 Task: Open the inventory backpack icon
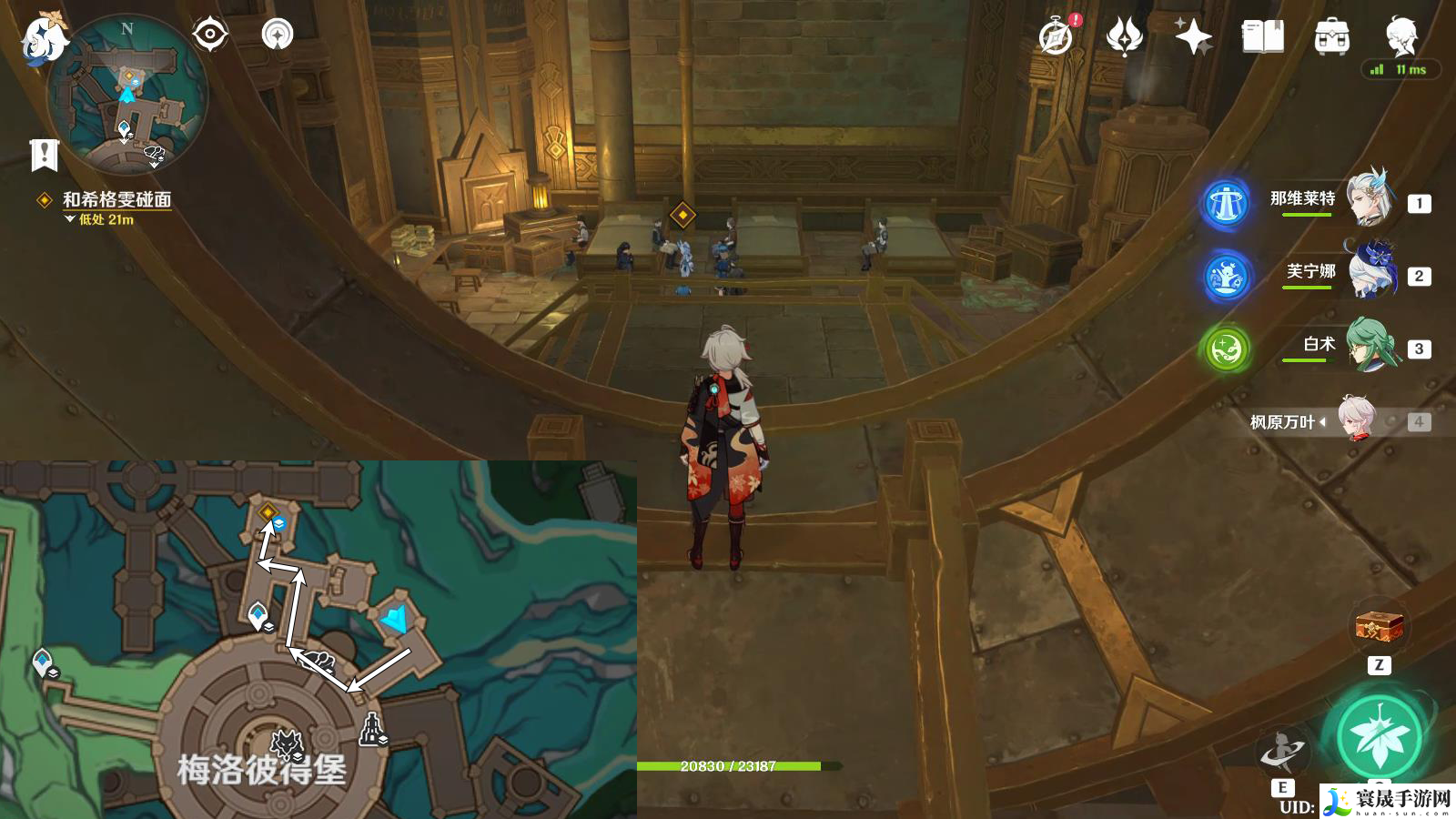pyautogui.click(x=1331, y=37)
